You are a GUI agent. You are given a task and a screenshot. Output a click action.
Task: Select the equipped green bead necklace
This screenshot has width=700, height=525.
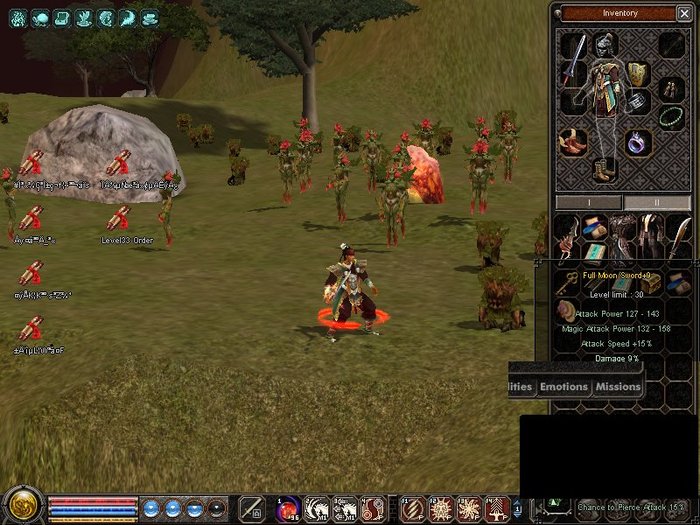click(x=672, y=115)
